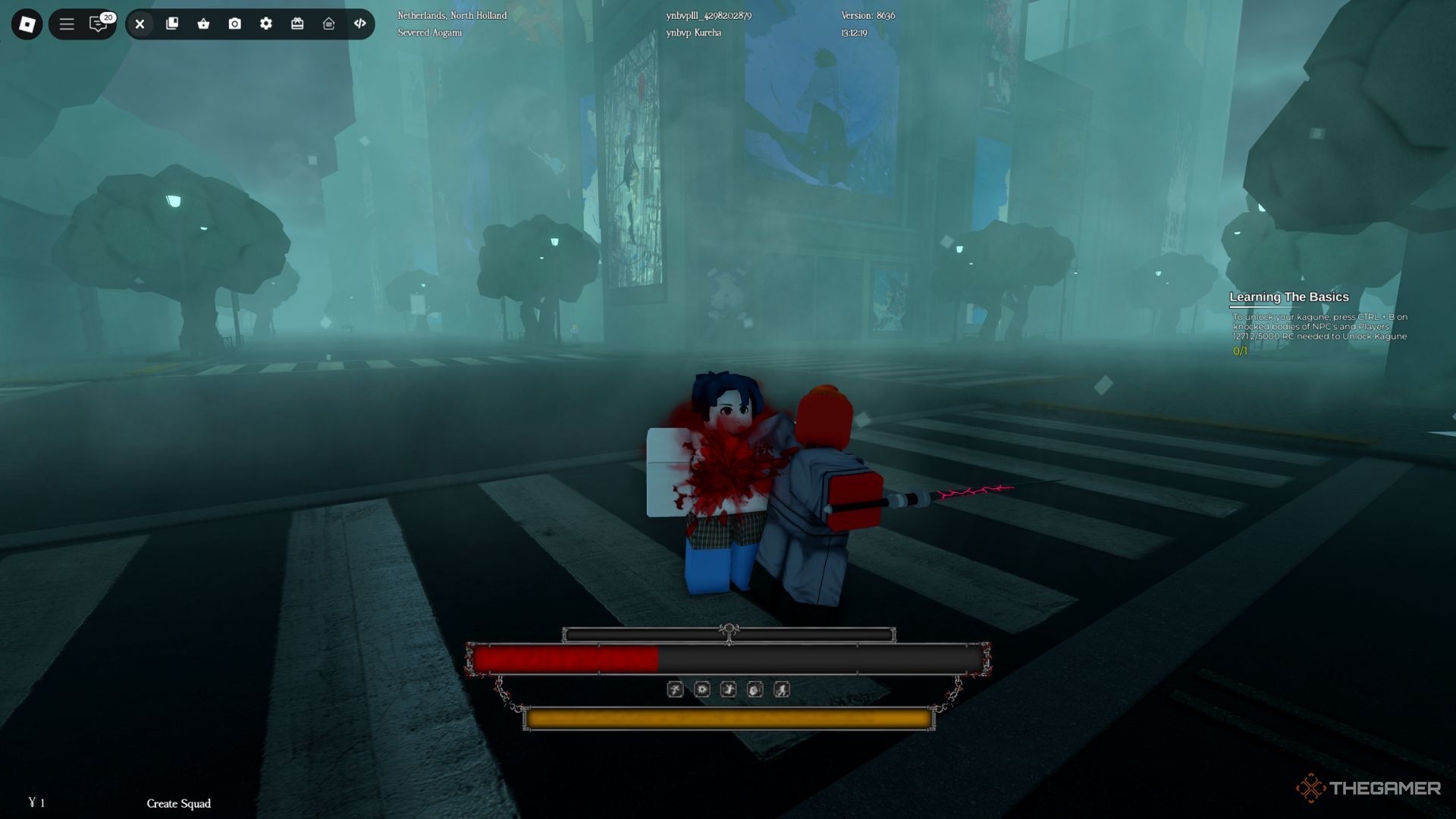Activate the clenched fist ability icon
1456x819 pixels.
click(755, 689)
